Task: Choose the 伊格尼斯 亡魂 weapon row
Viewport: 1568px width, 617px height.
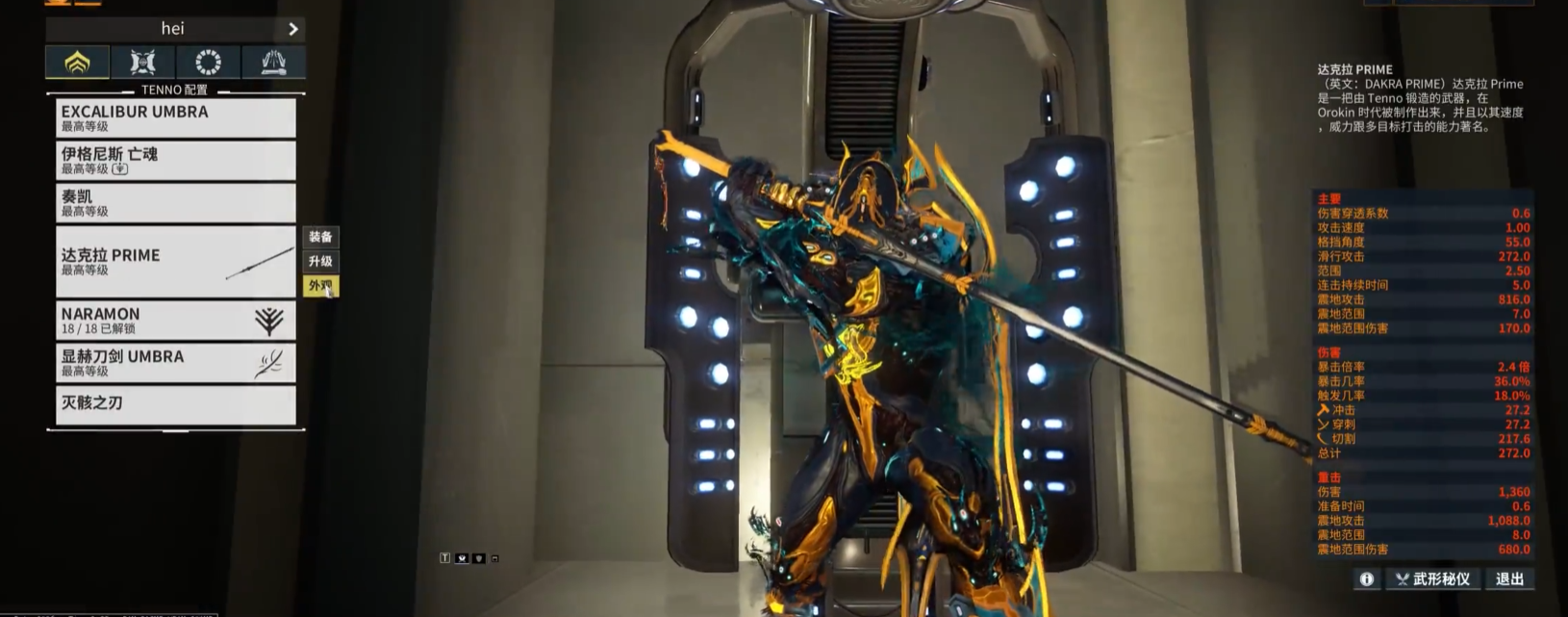Action: (175, 161)
